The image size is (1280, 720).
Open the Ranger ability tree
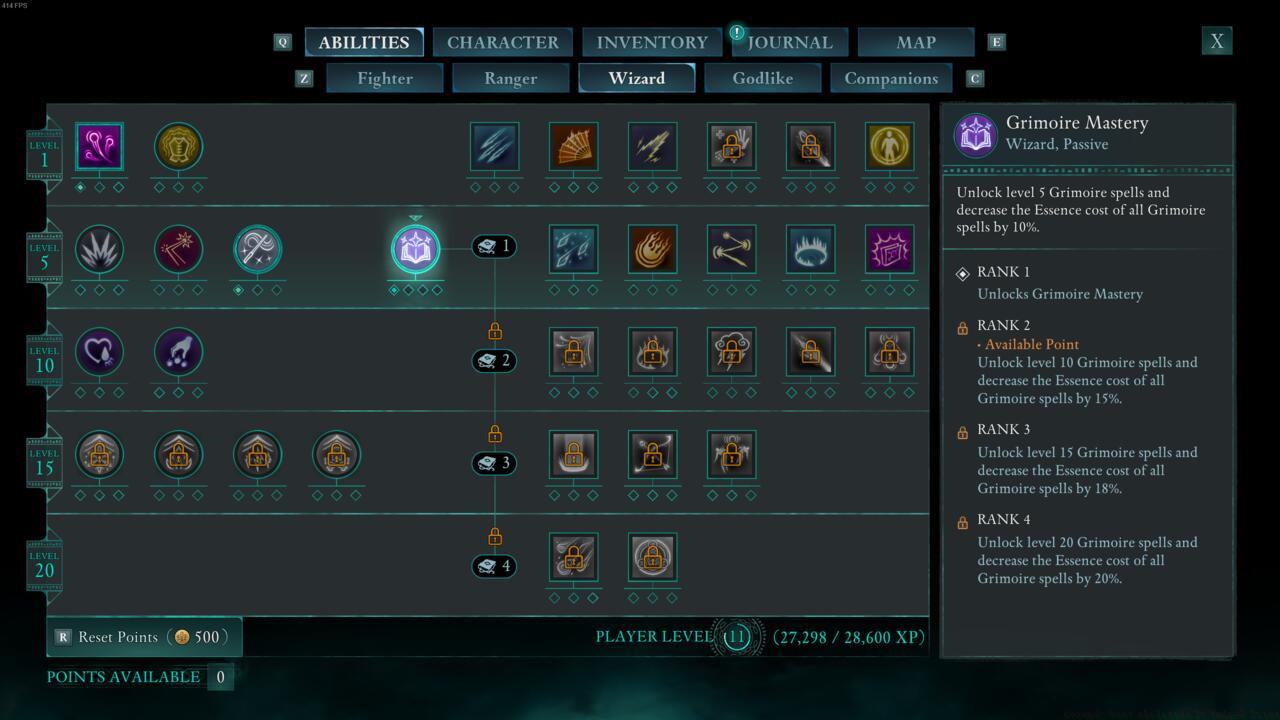(x=510, y=78)
